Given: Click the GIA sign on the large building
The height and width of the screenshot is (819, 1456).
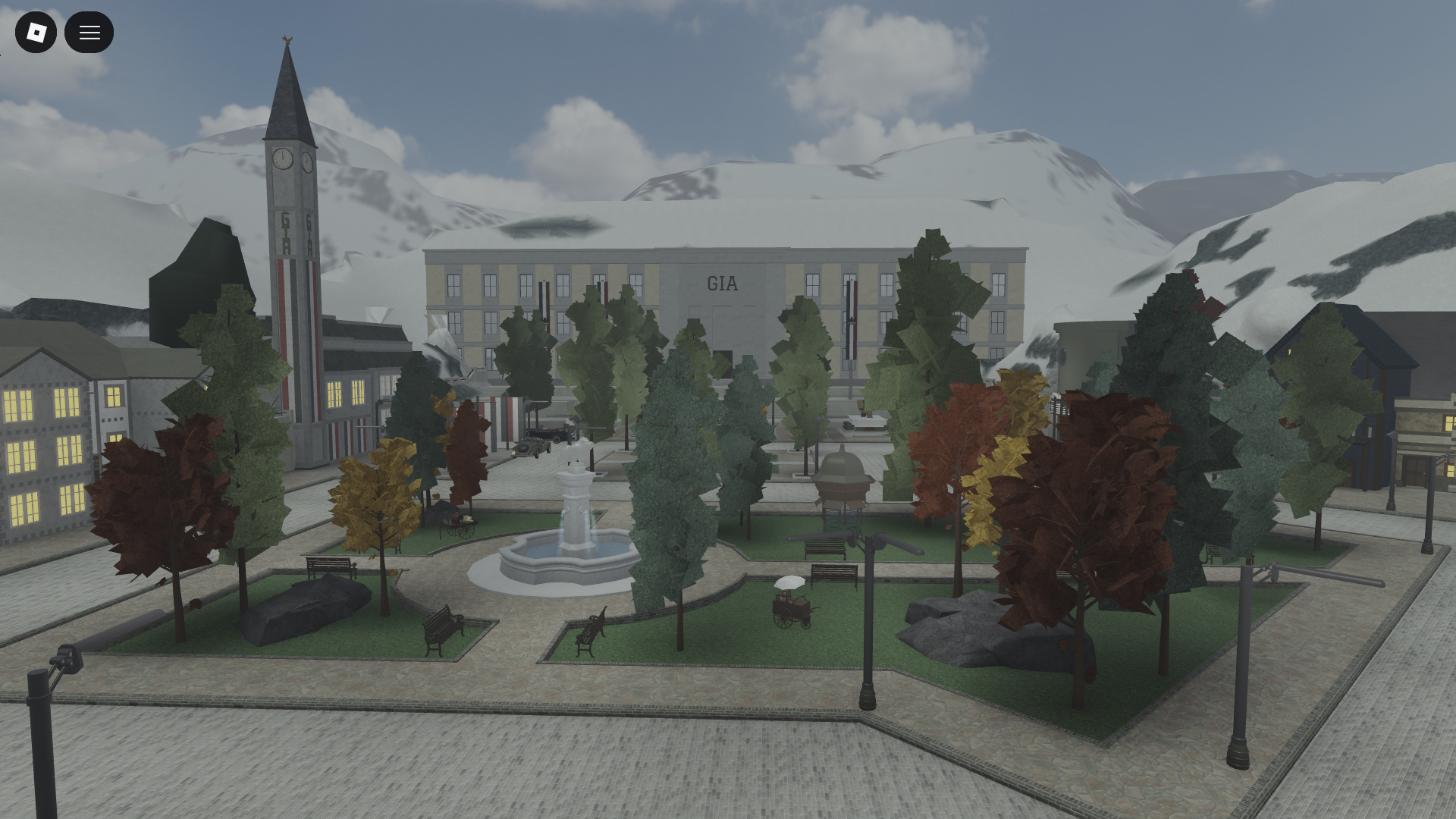Looking at the screenshot, I should pos(722,283).
